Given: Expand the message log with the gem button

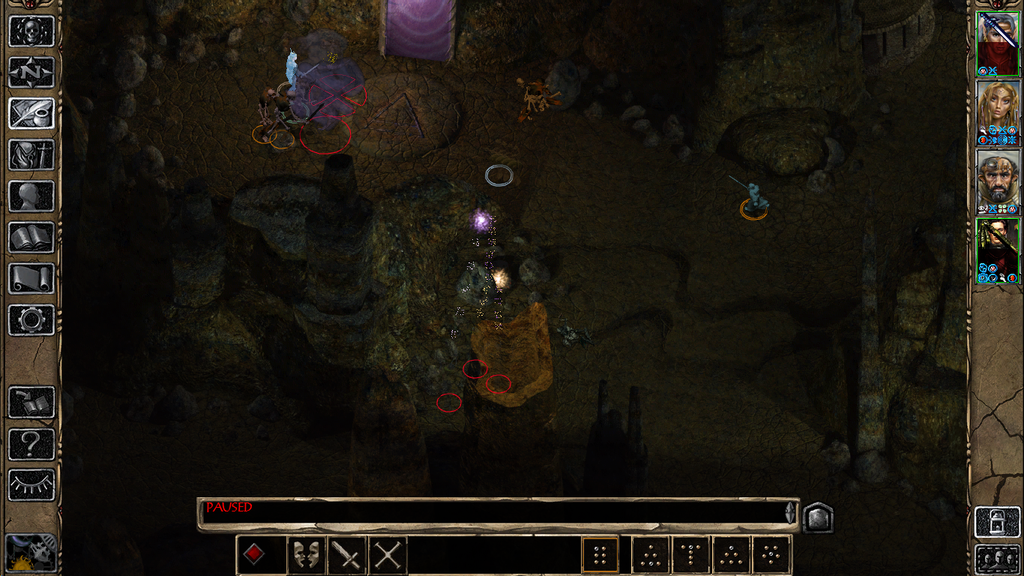Looking at the screenshot, I should pos(817,517).
